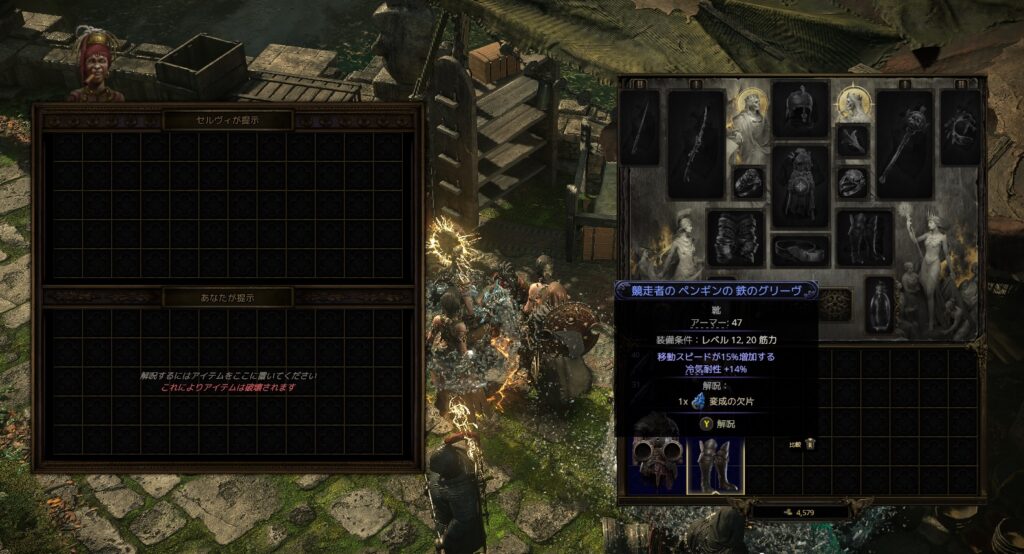Image resolution: width=1024 pixels, height=554 pixels.
Task: Select the equipped gloves slot
Action: (735, 237)
